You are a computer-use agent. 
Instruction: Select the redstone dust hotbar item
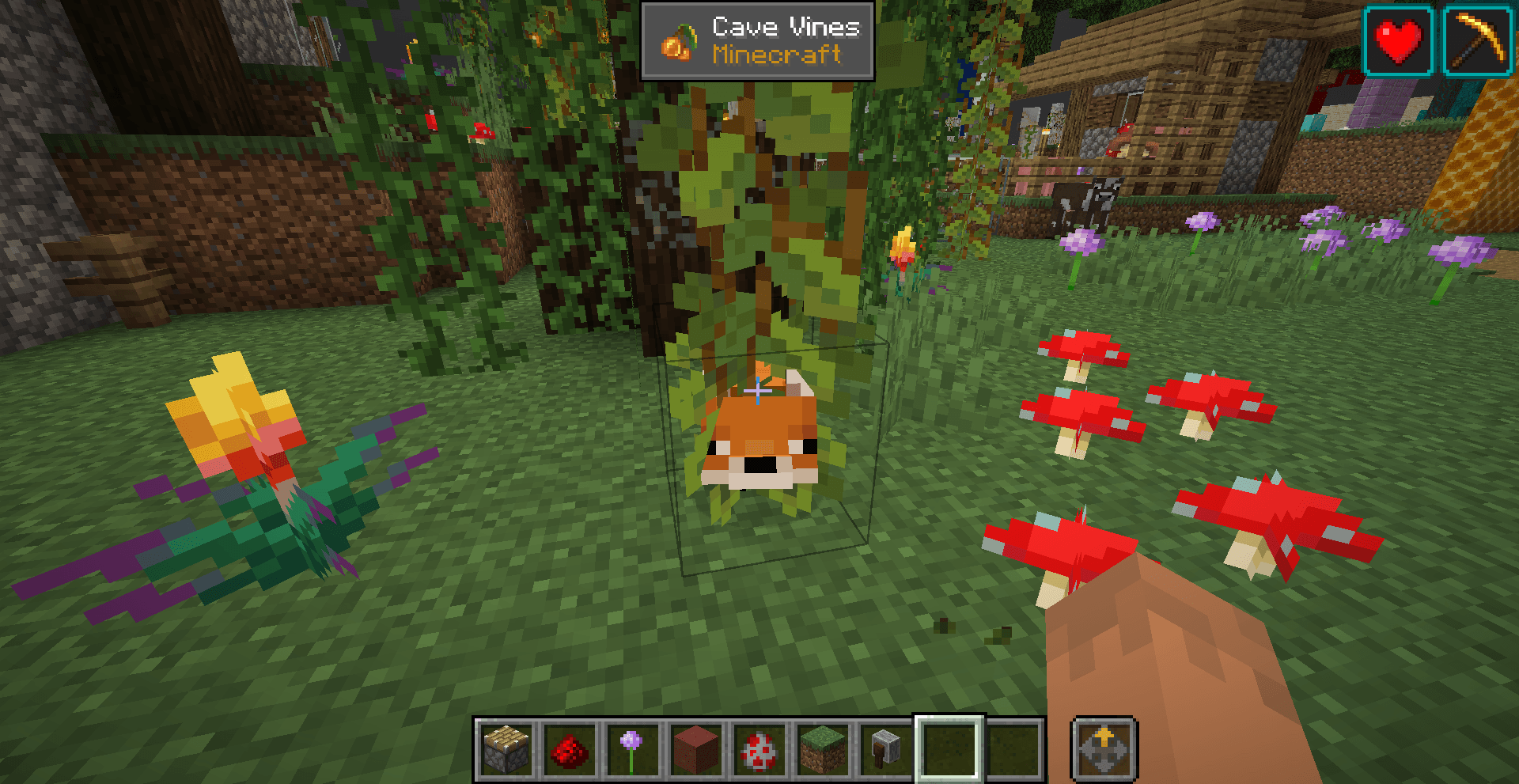tap(569, 747)
